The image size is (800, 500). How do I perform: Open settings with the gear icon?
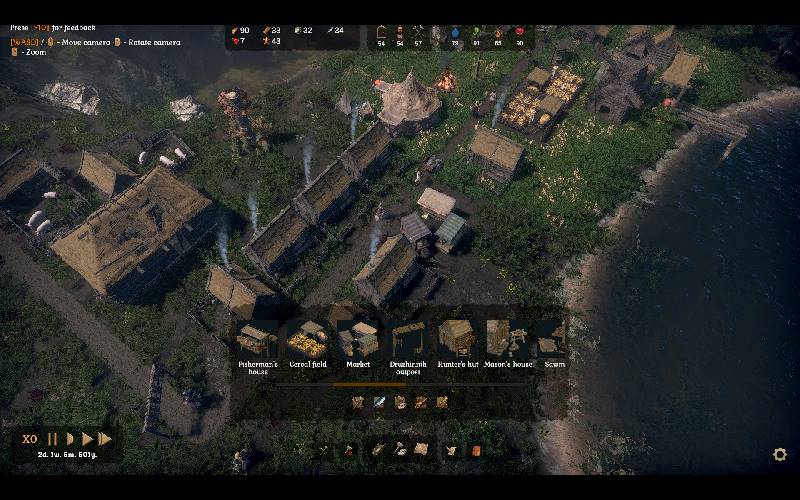pyautogui.click(x=780, y=455)
